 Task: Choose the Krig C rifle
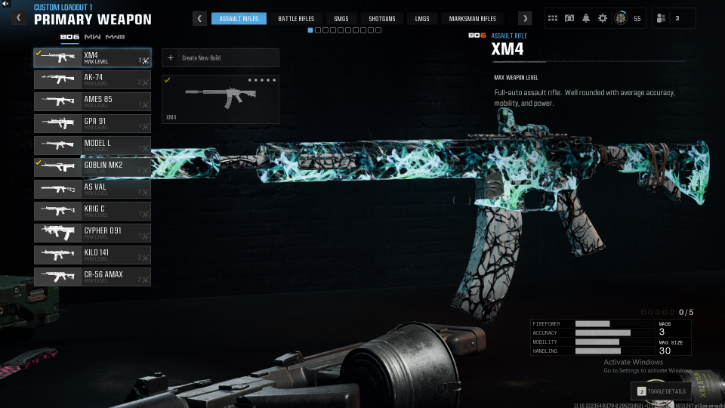pos(92,211)
